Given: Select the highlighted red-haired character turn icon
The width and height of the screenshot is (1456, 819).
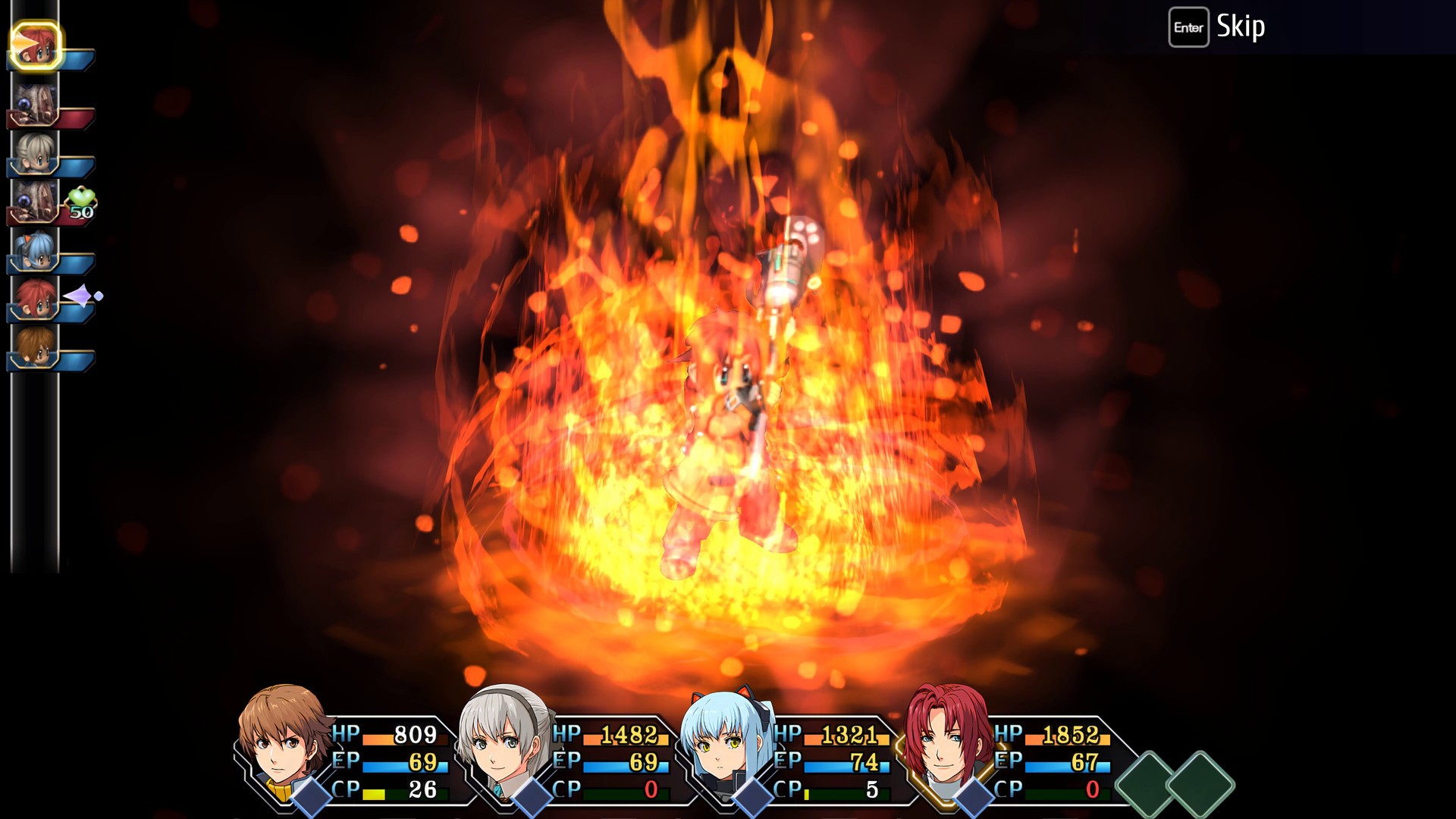Looking at the screenshot, I should click(x=36, y=44).
